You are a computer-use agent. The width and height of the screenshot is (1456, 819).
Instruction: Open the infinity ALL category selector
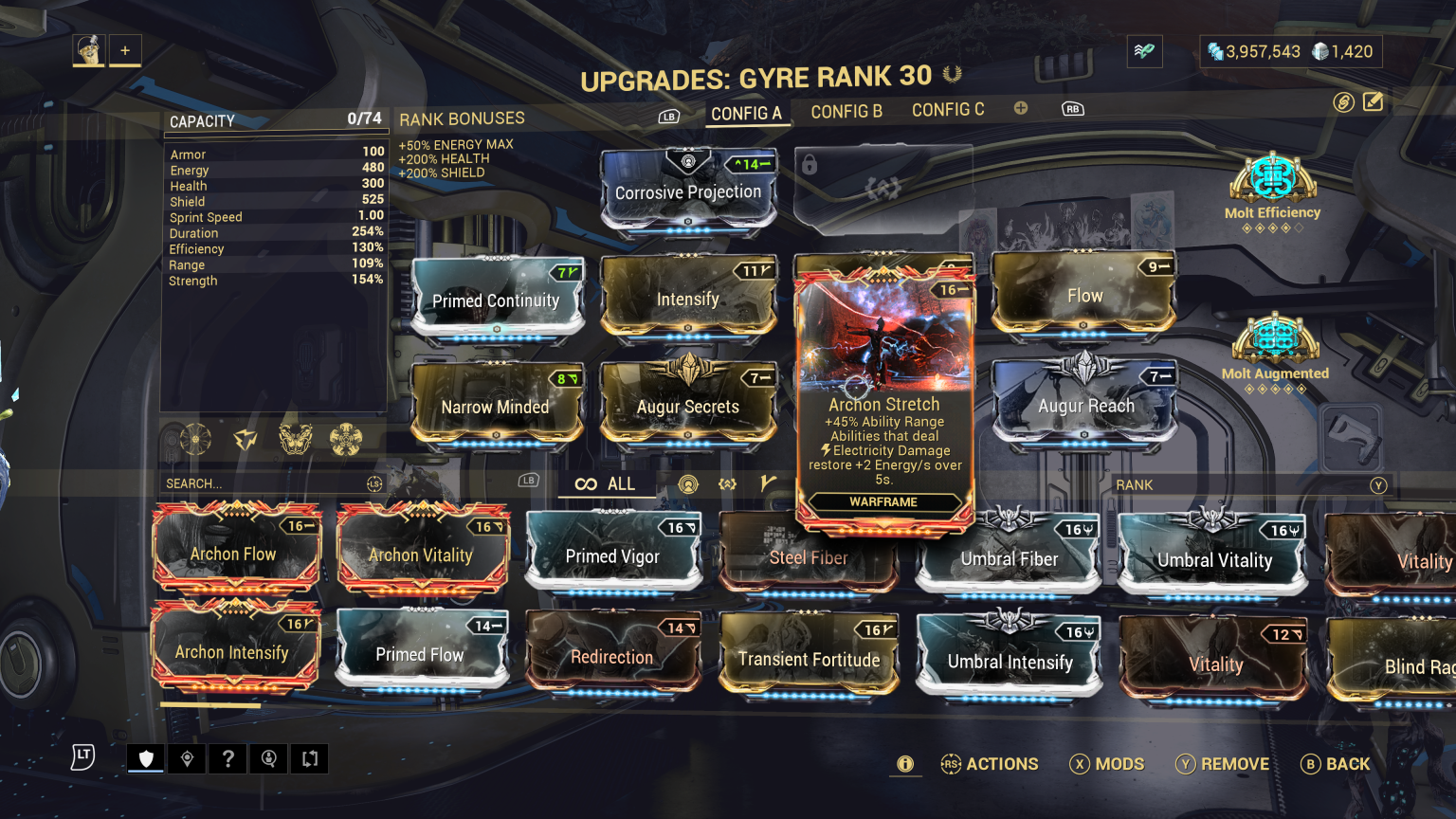(606, 484)
